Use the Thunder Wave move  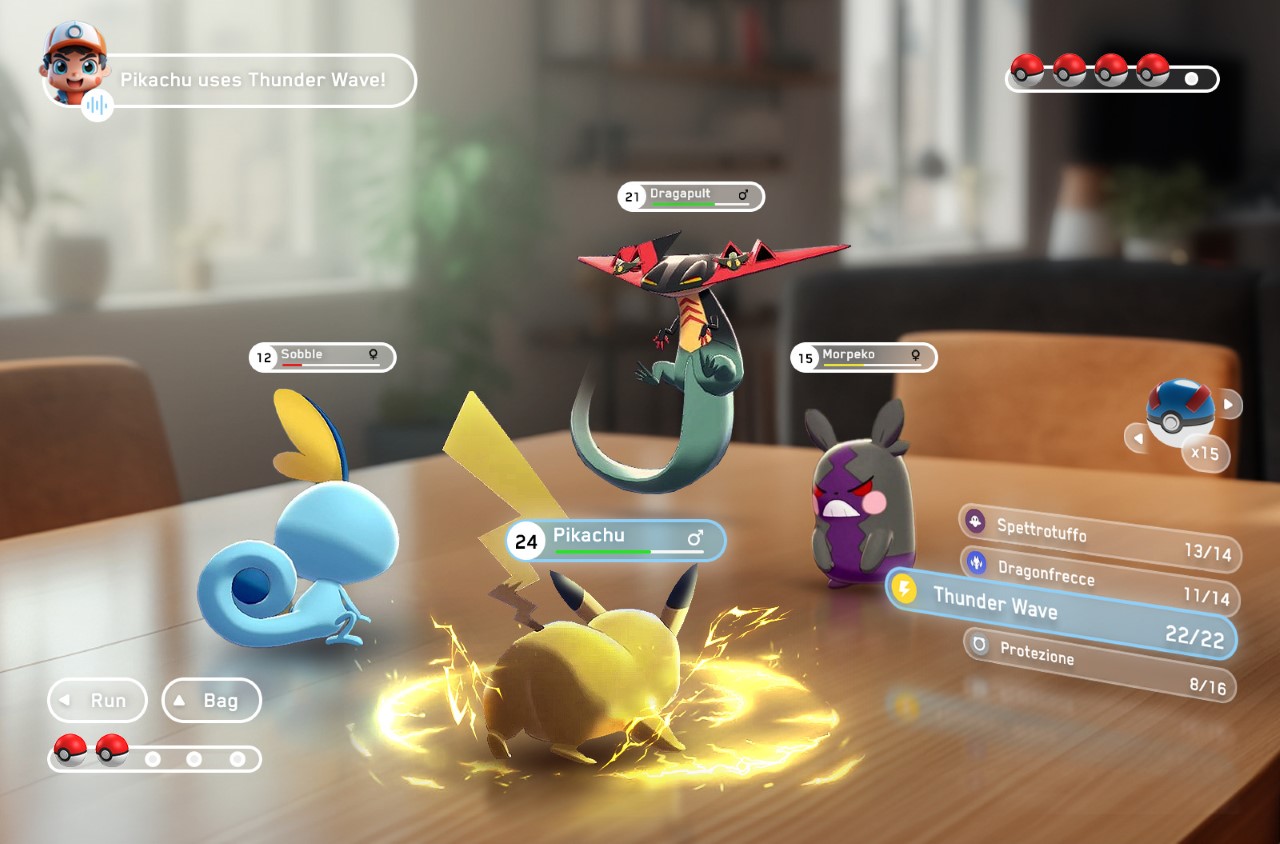pos(1062,613)
